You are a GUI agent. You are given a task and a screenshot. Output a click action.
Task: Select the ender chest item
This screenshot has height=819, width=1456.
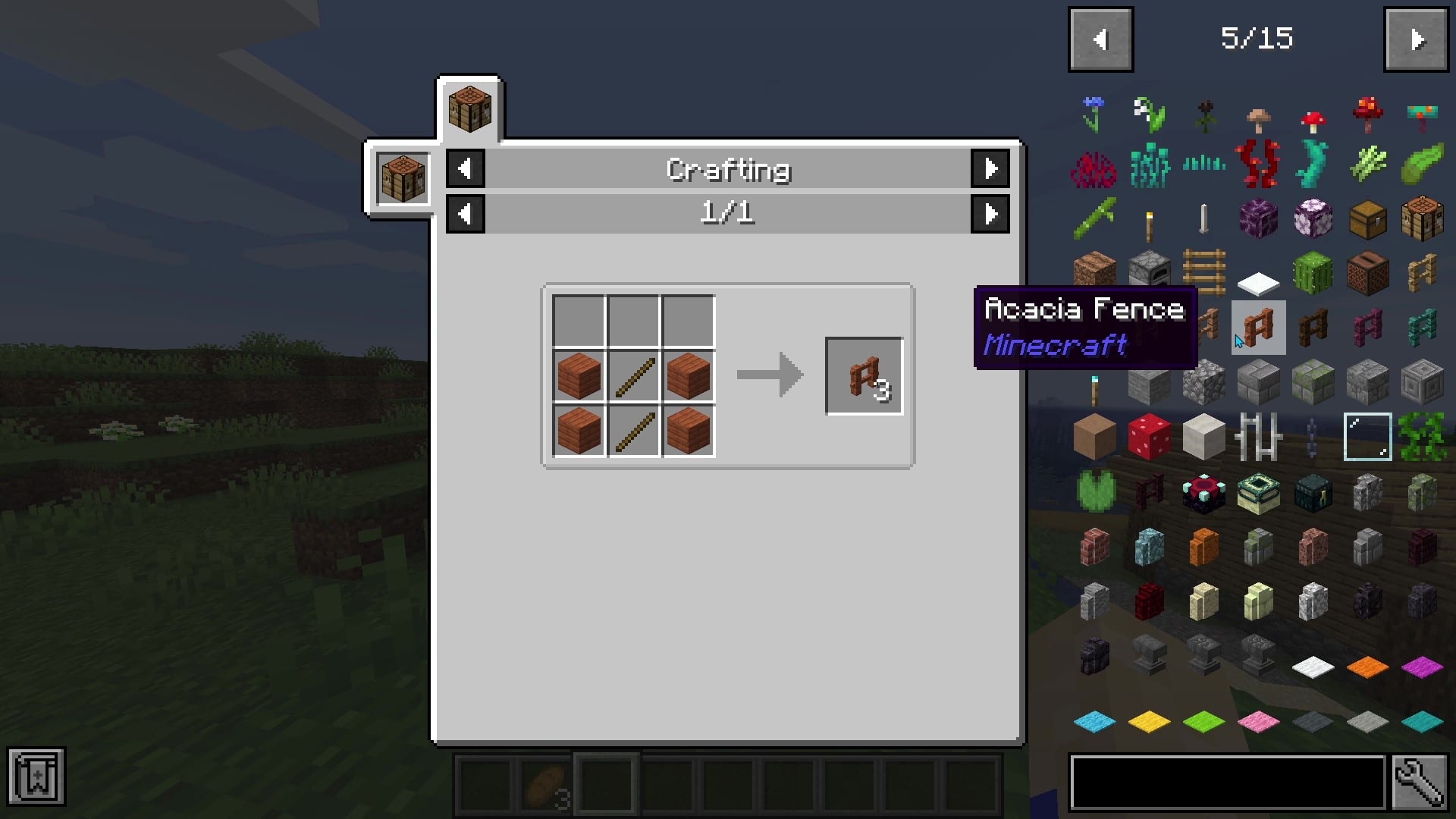click(1313, 492)
